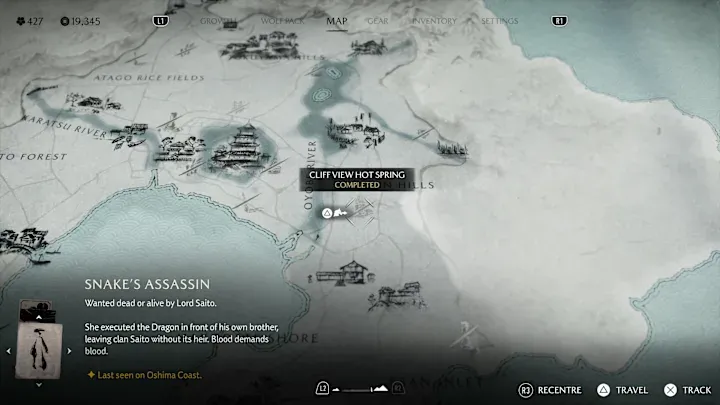The image size is (720, 405).
Task: Open the Inventory tab
Action: click(433, 21)
